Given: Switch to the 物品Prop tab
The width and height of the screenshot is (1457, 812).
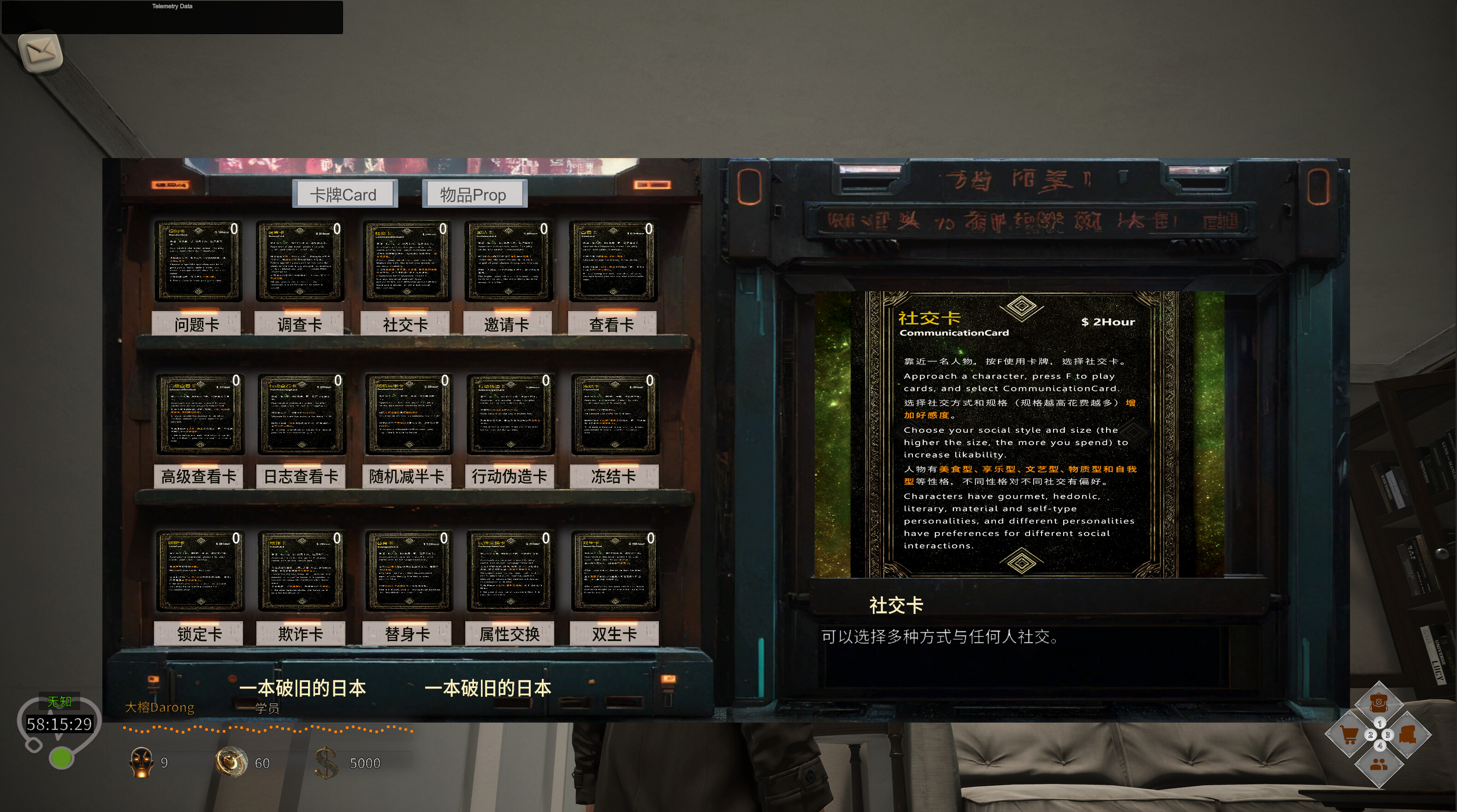Looking at the screenshot, I should coord(474,194).
